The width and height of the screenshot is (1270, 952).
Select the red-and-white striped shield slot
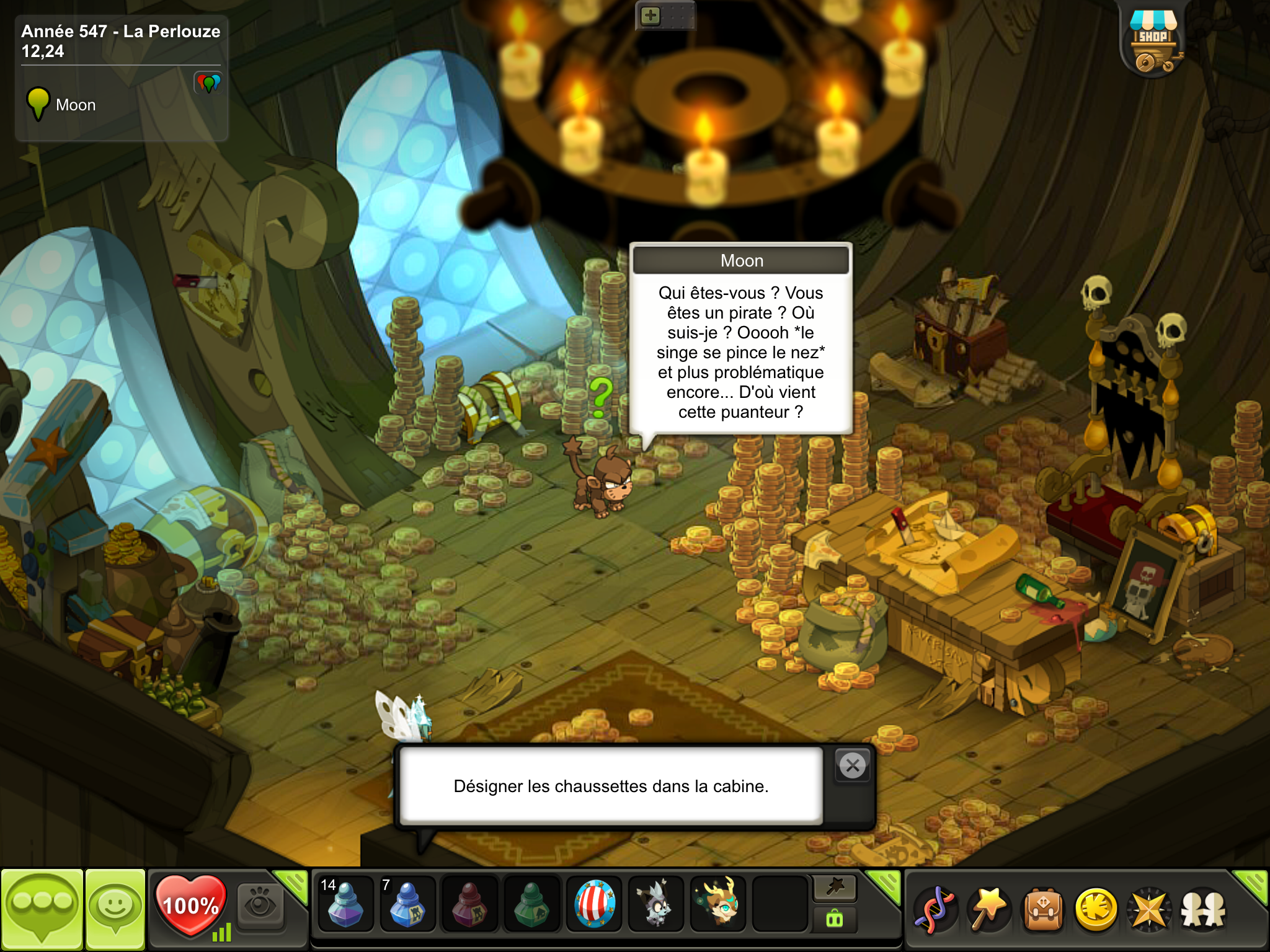pyautogui.click(x=594, y=904)
